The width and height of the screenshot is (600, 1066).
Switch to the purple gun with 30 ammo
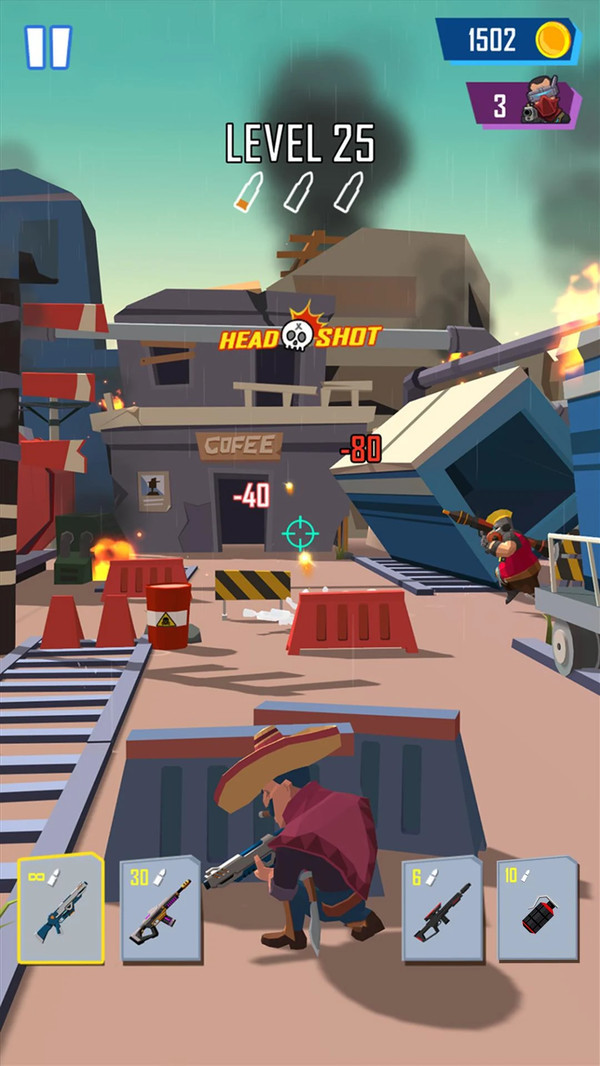(x=160, y=908)
